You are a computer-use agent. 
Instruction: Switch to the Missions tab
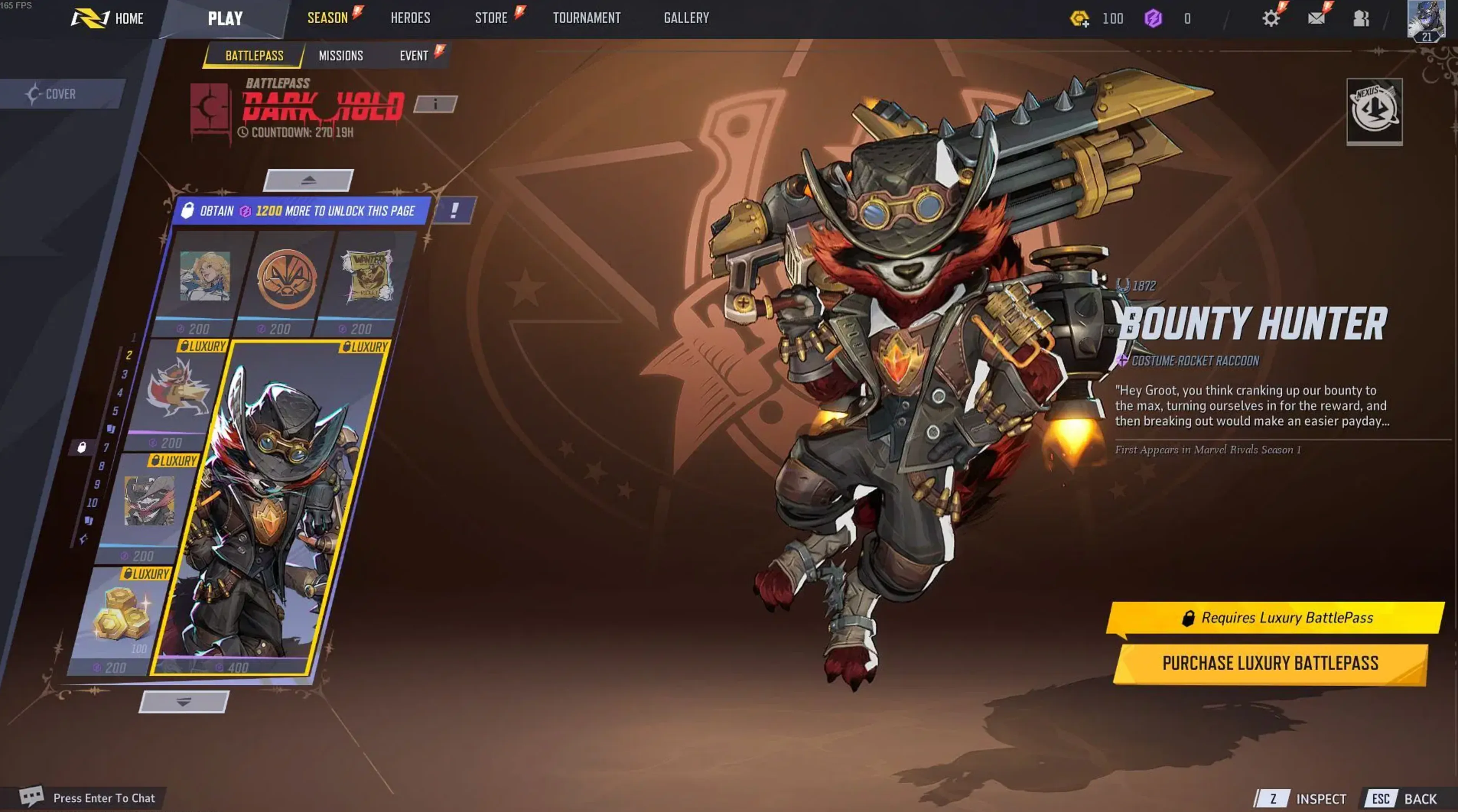click(x=340, y=55)
